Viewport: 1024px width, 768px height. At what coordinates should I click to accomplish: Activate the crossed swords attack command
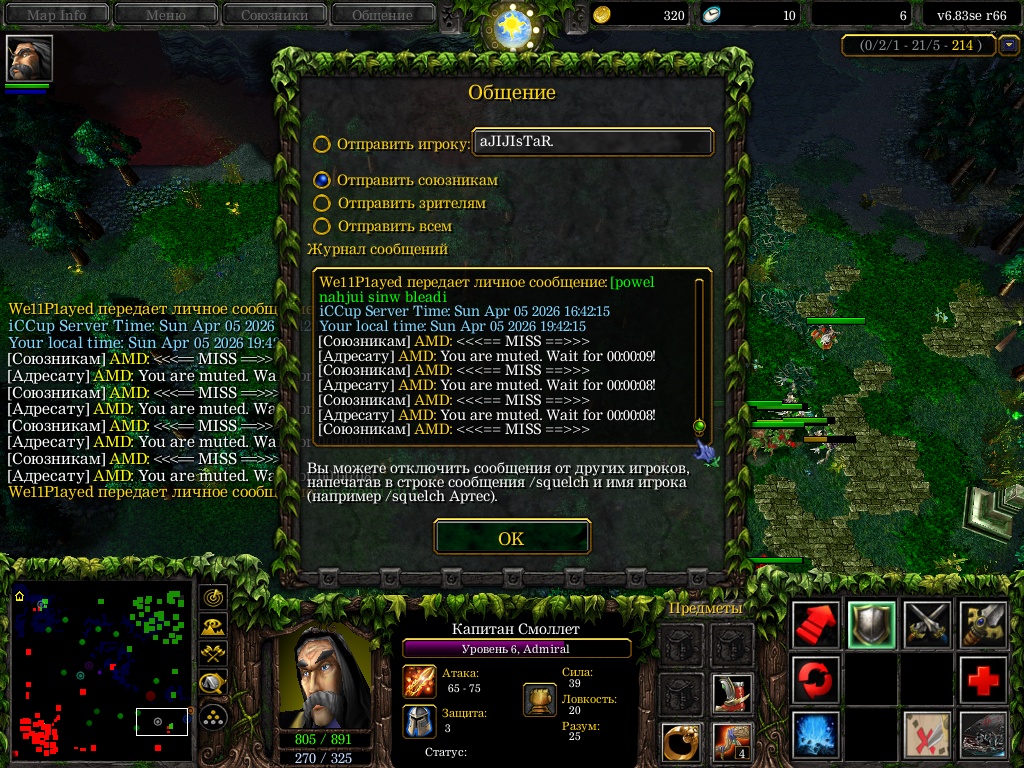[927, 625]
